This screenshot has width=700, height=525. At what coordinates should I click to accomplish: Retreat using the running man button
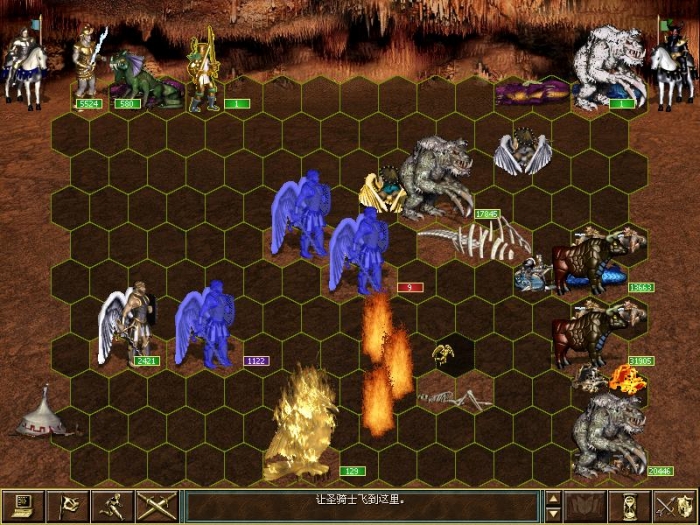pyautogui.click(x=114, y=506)
